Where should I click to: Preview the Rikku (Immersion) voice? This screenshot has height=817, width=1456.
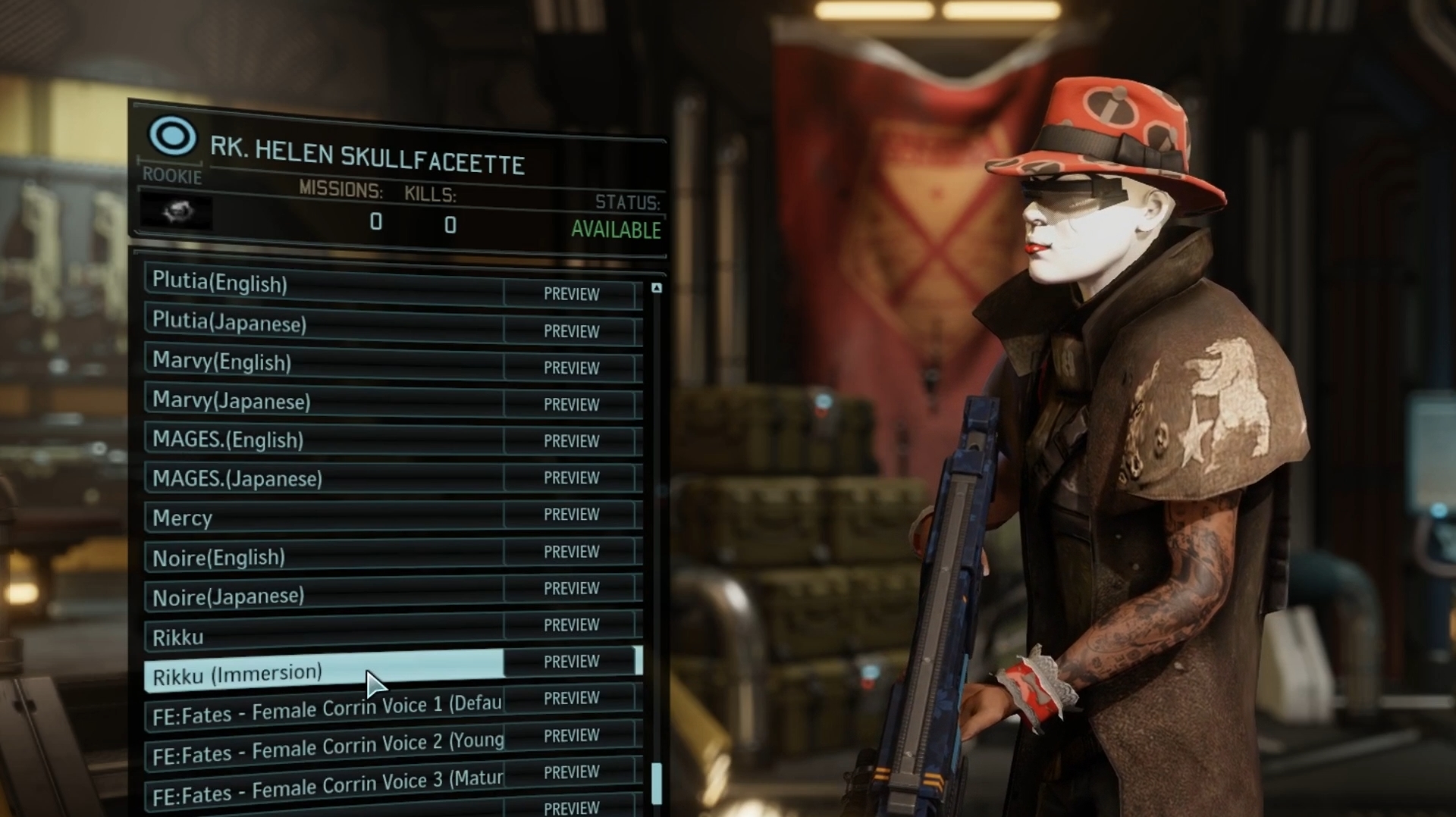[571, 662]
